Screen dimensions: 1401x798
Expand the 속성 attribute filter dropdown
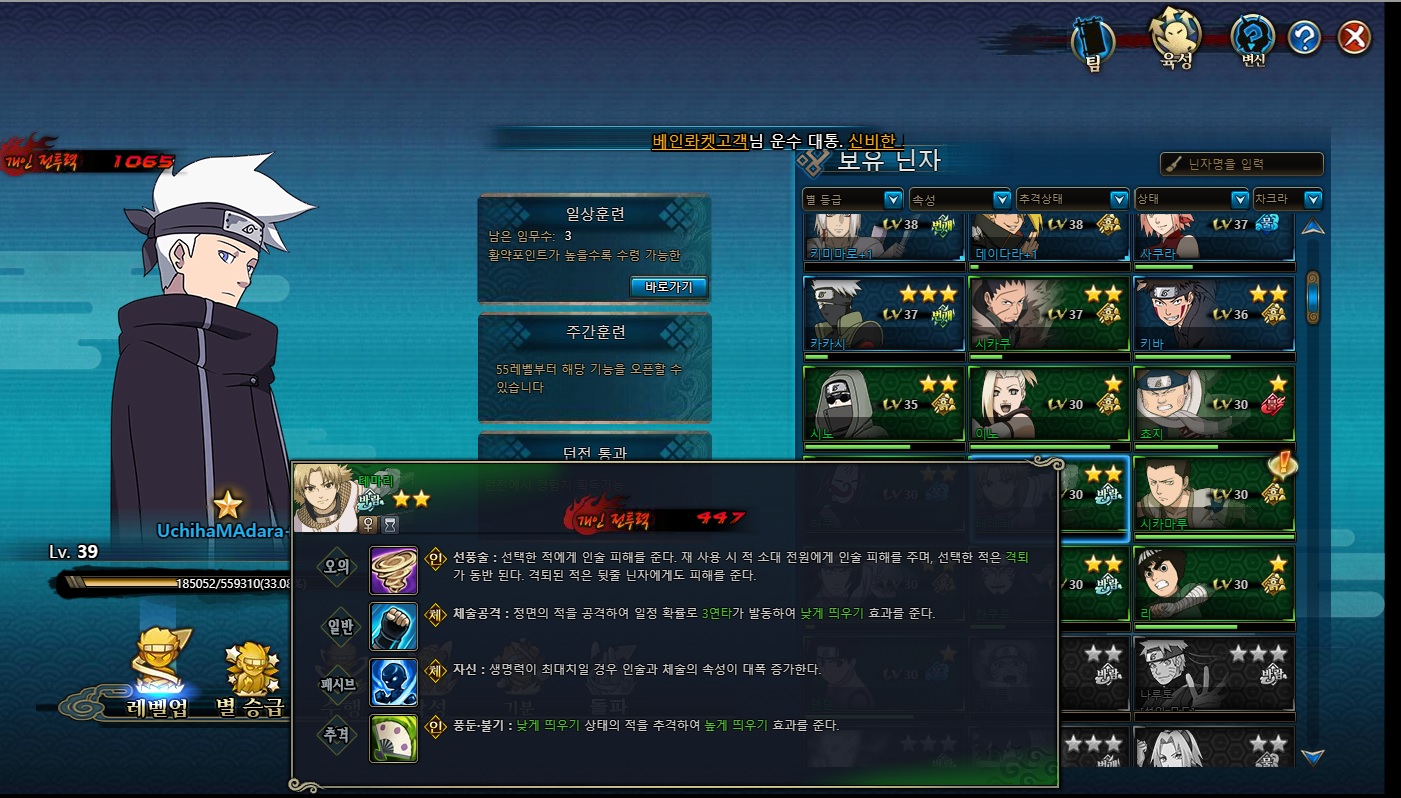point(960,199)
